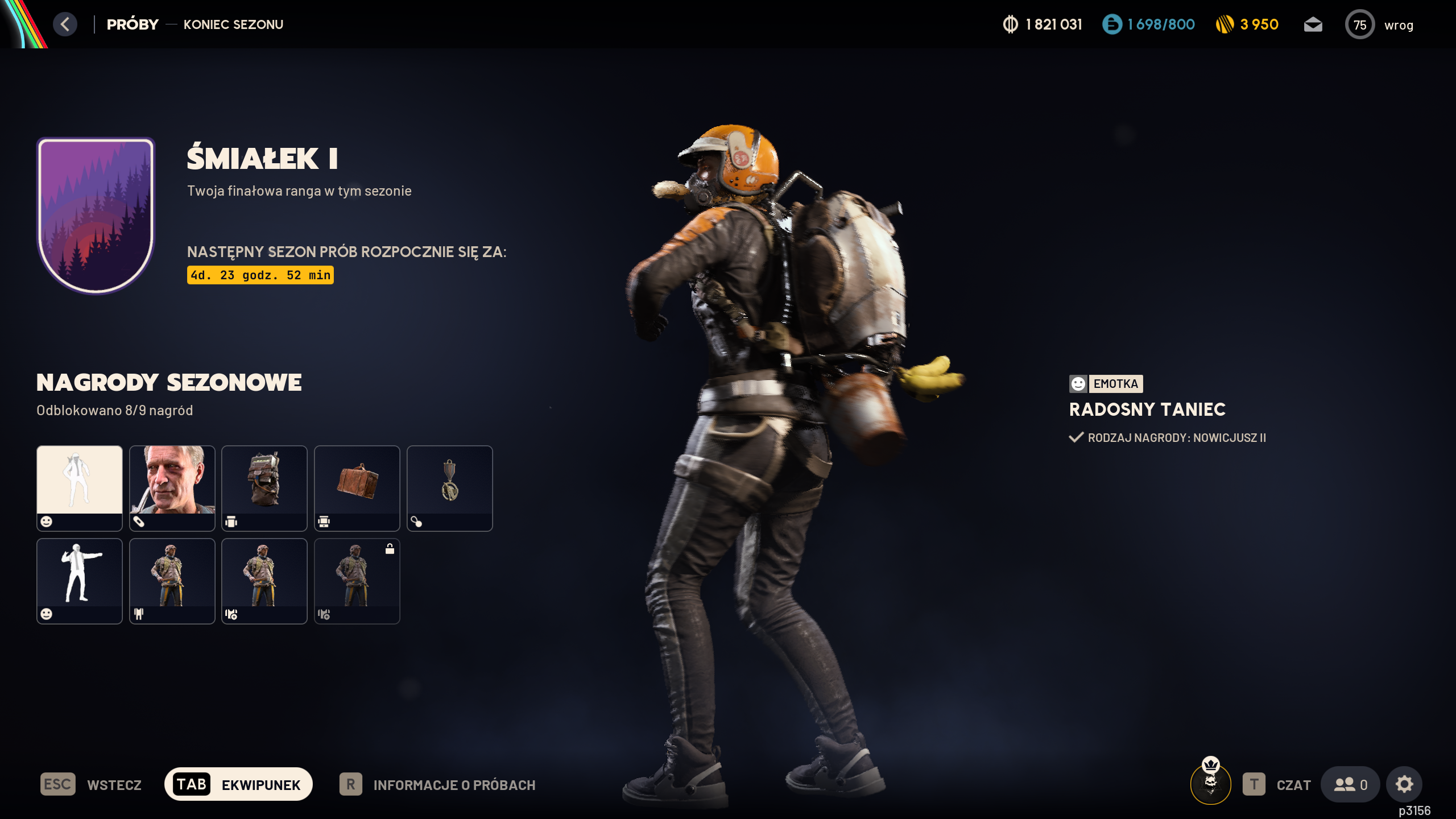Open the friends list button
Screen dimensions: 1456x819
[1350, 785]
